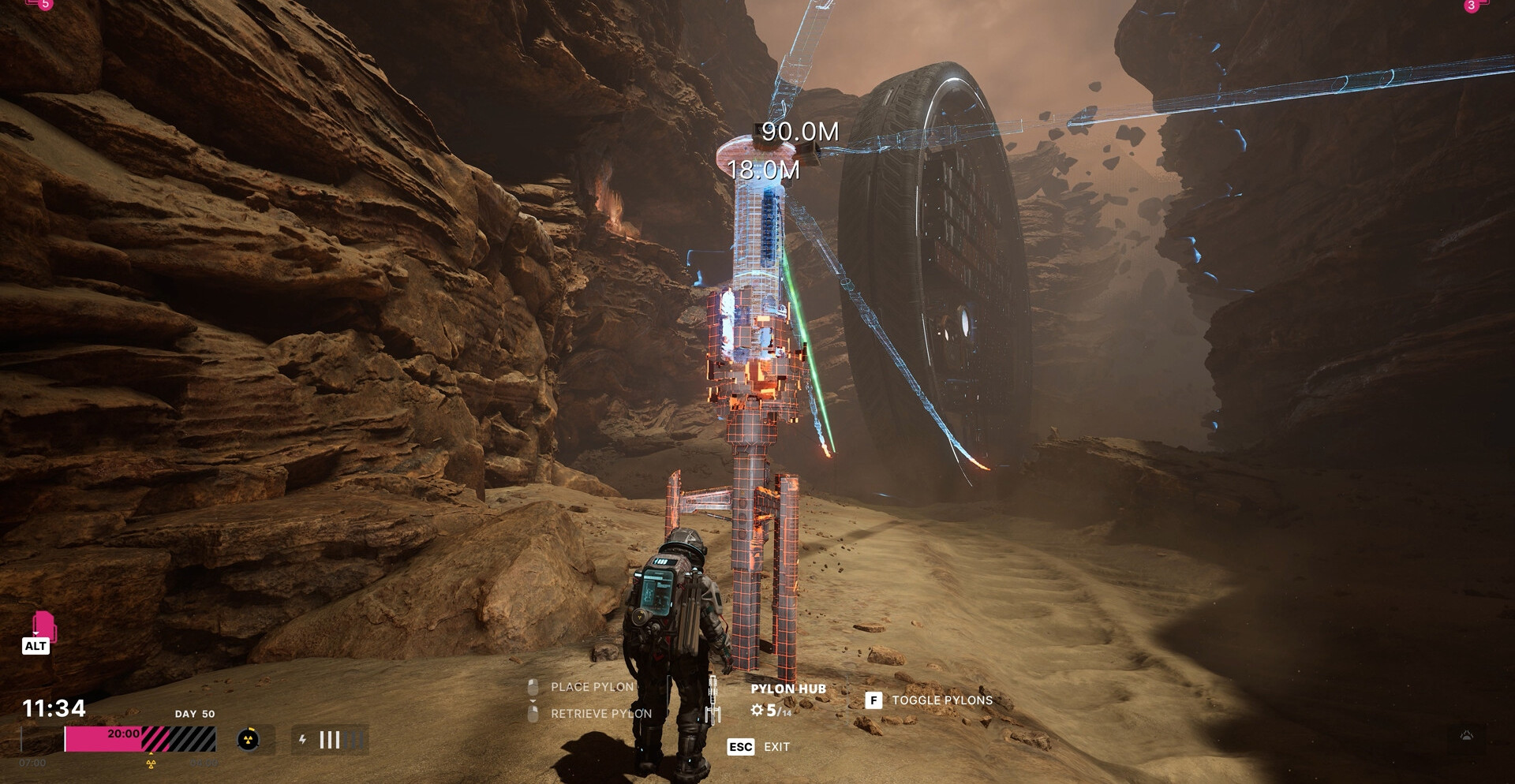Open the pink notification badge showing 3
Viewport: 1515px width, 784px height.
pyautogui.click(x=1471, y=6)
